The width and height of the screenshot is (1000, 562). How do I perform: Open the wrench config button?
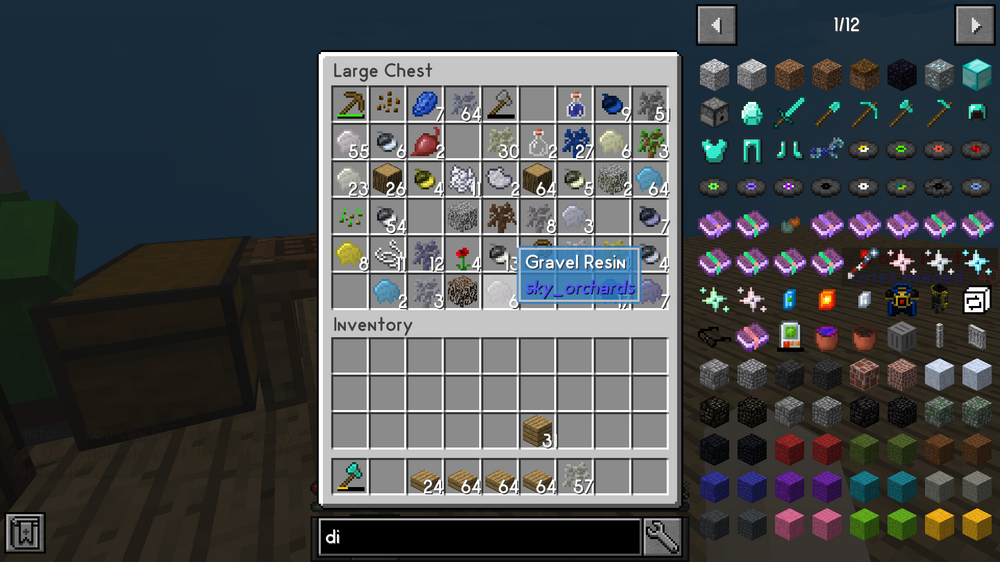coord(663,537)
